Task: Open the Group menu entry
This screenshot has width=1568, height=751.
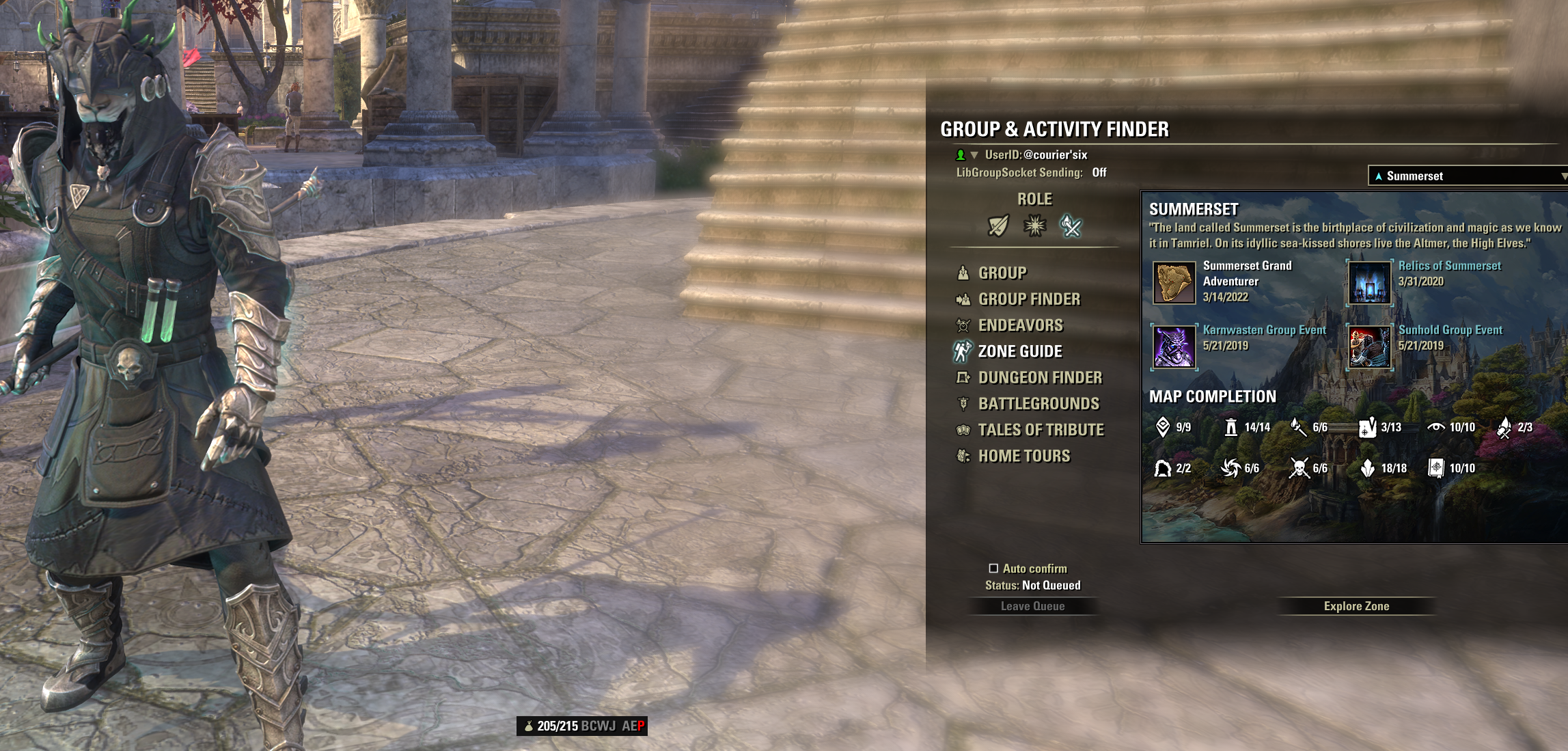Action: 1002,273
